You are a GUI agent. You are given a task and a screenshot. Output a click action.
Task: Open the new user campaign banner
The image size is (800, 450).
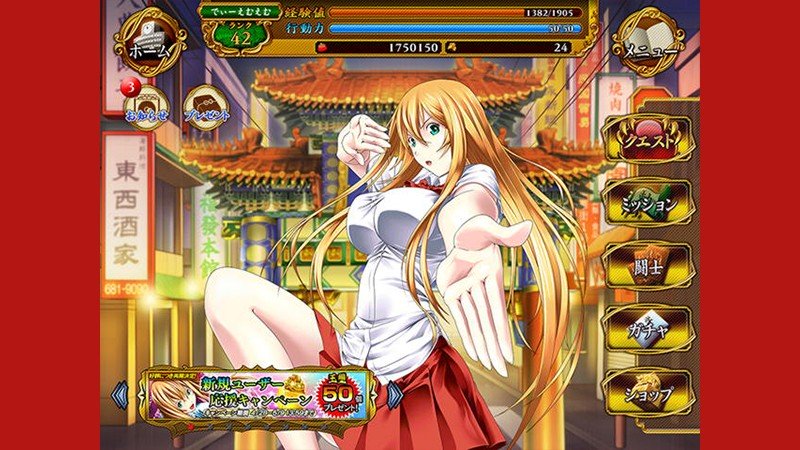pos(259,396)
